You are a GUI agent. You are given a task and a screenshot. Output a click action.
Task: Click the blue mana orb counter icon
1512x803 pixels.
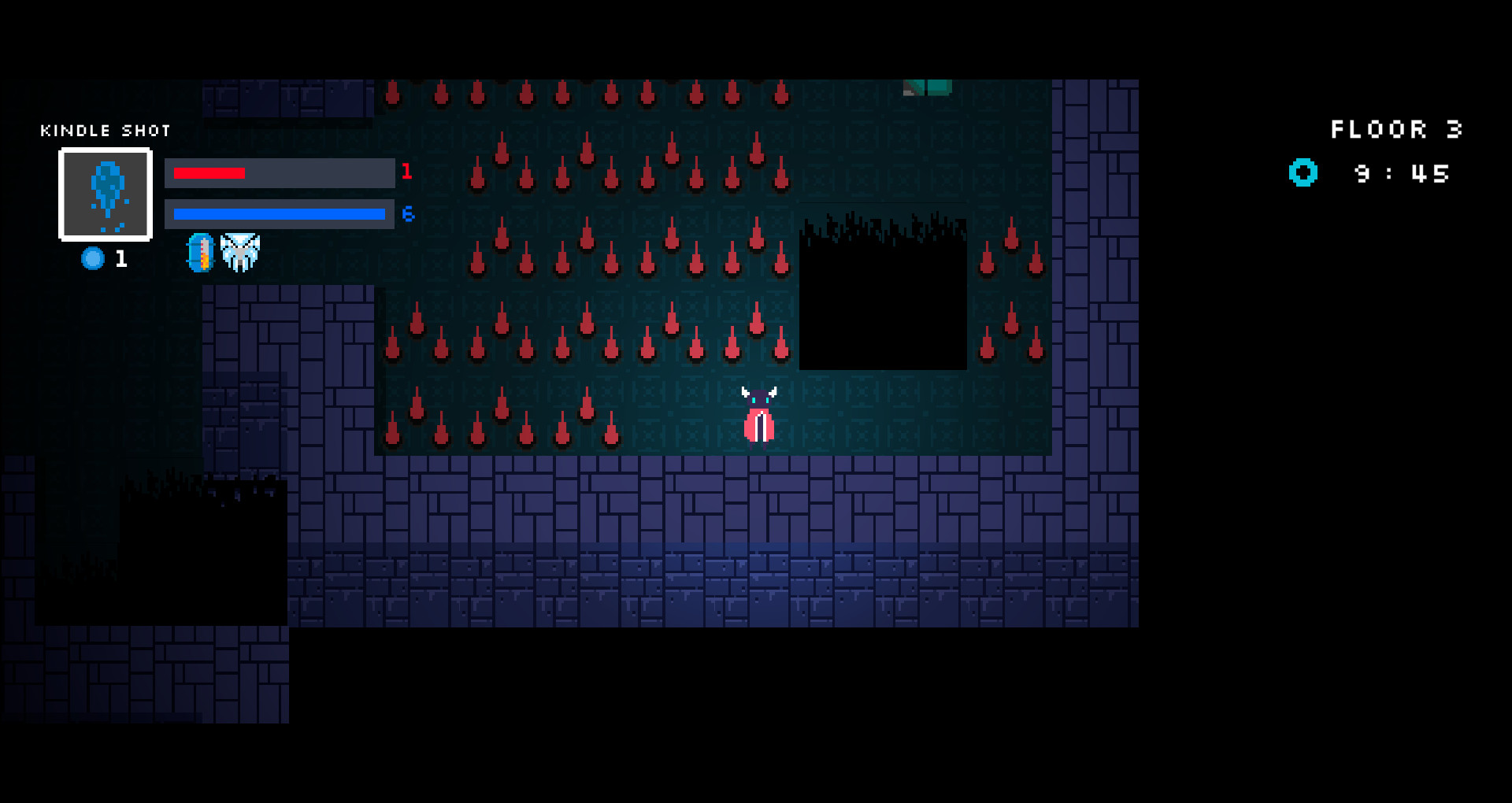(93, 258)
